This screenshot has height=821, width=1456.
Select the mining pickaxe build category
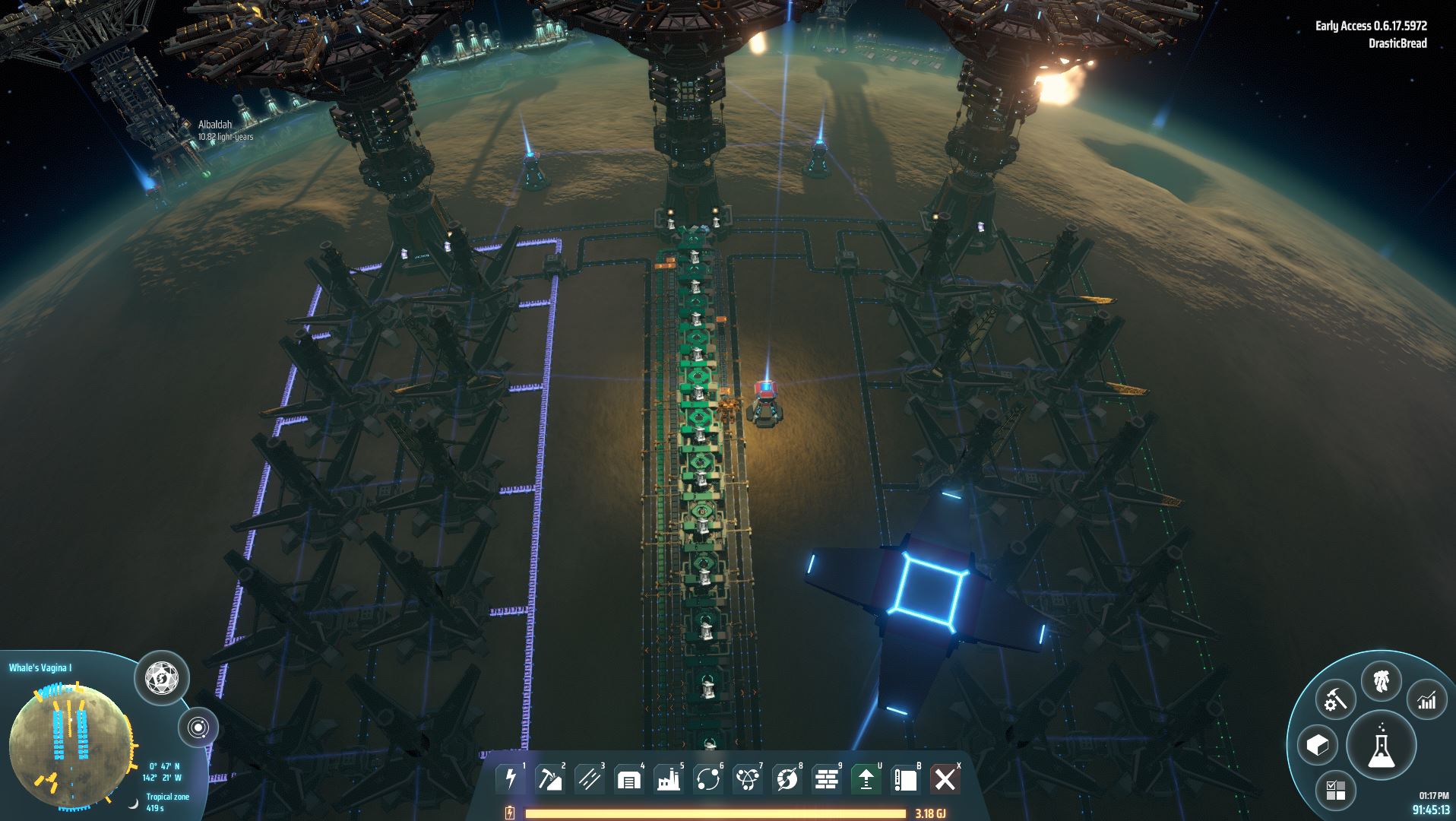coord(549,779)
